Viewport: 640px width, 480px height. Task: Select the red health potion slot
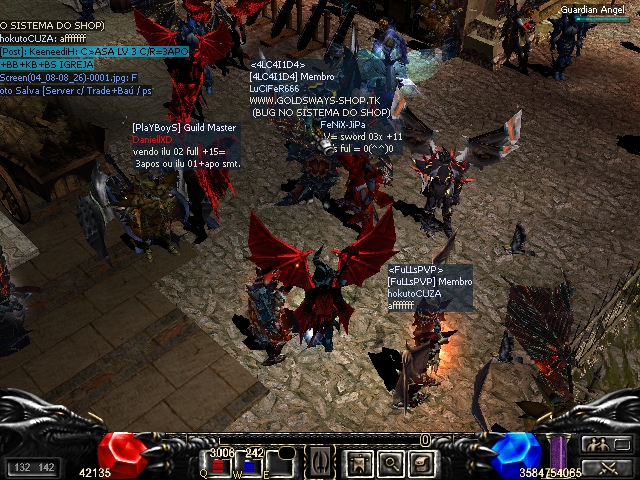220,465
